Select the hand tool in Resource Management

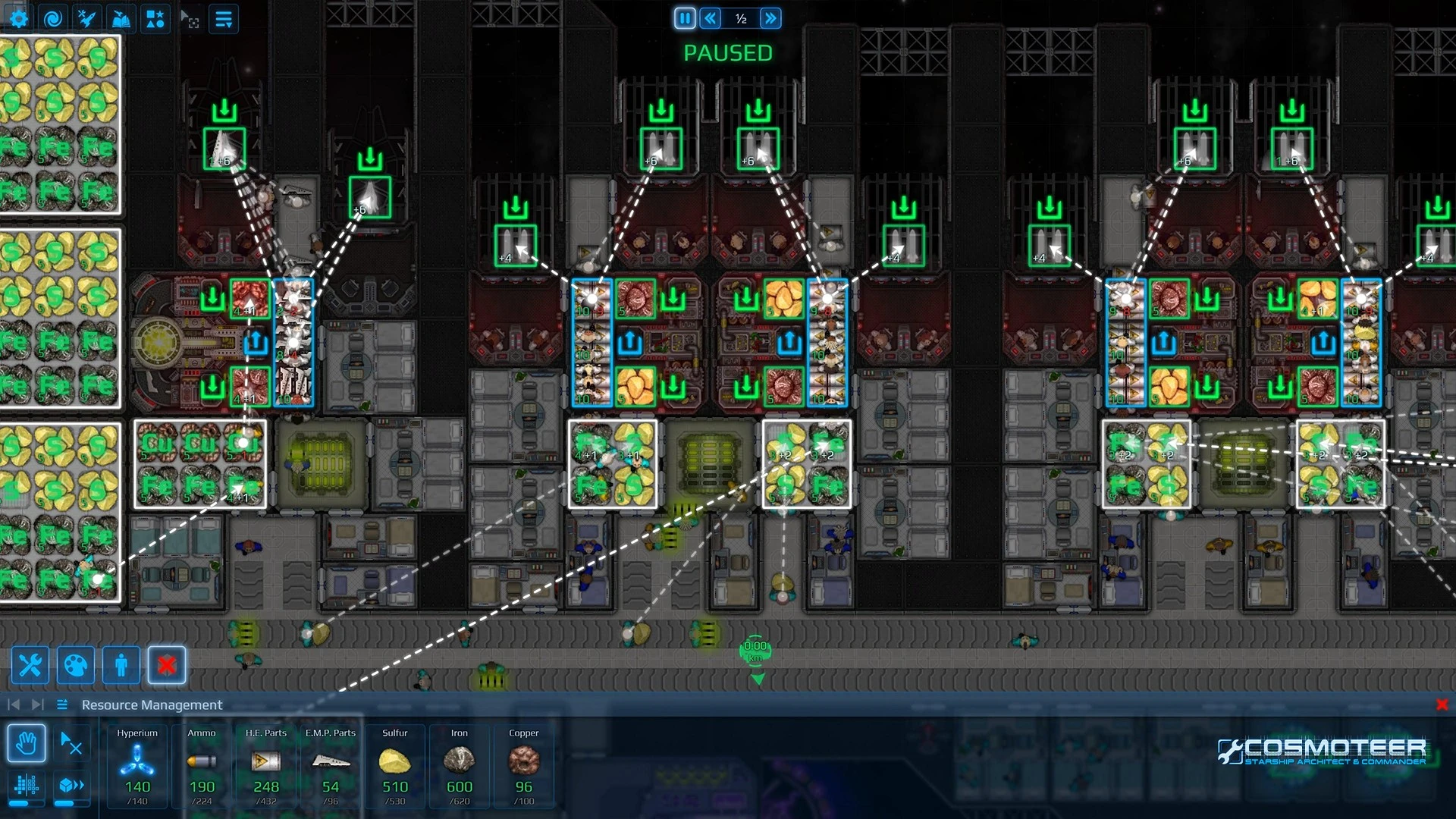coord(27,743)
